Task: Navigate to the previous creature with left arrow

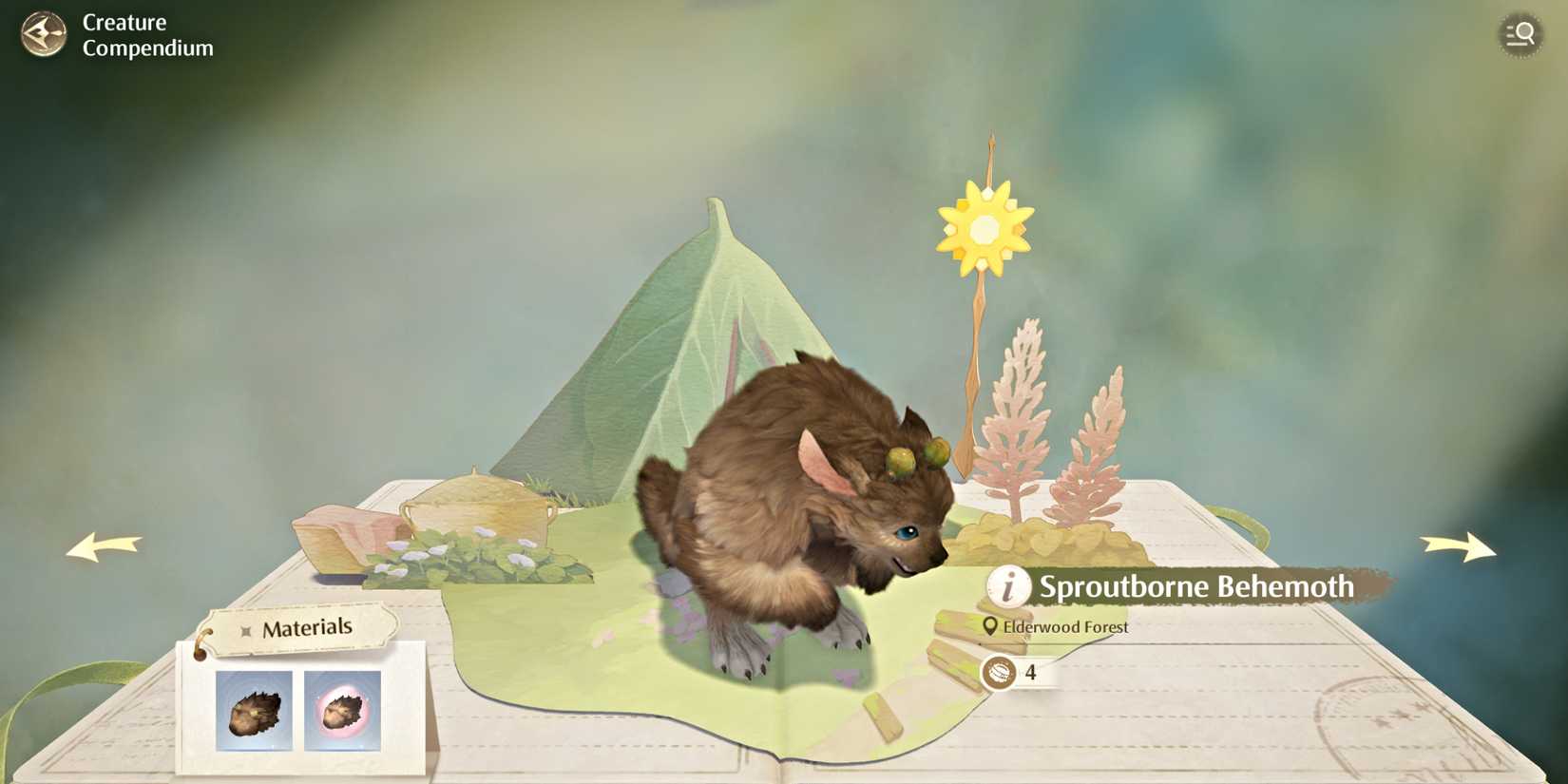Action: [105, 545]
